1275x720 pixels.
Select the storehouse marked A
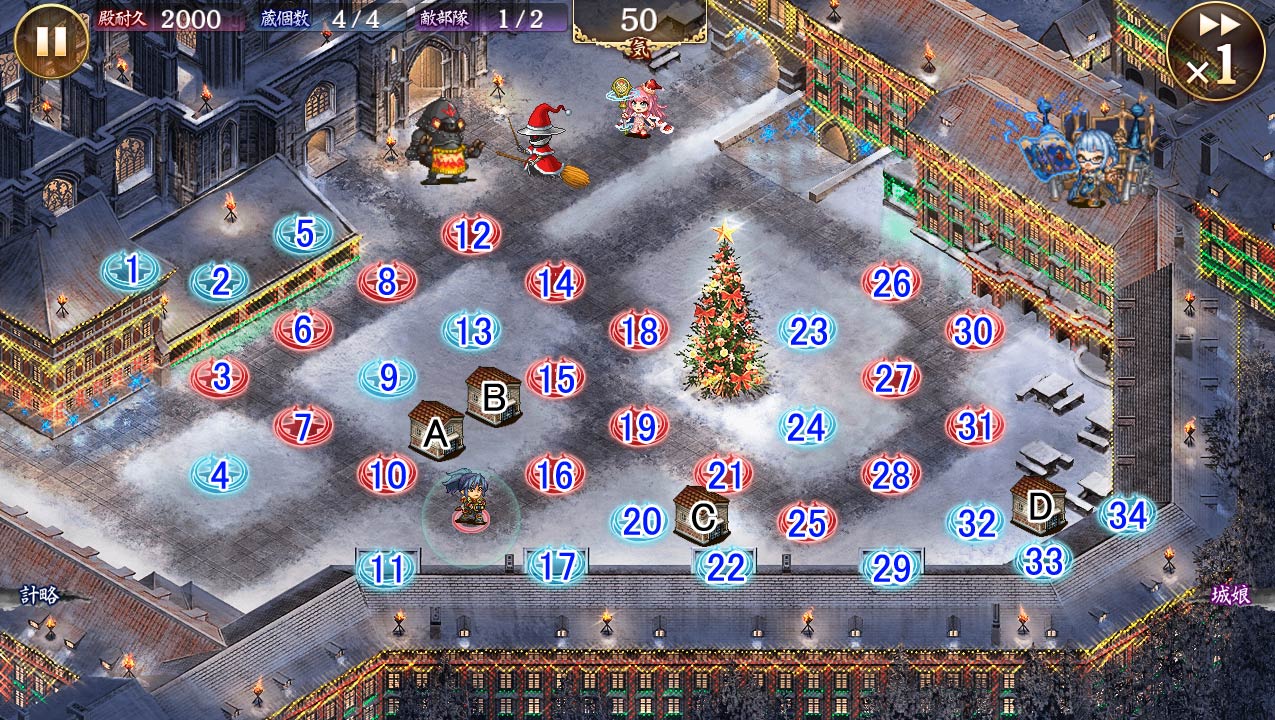(x=436, y=431)
